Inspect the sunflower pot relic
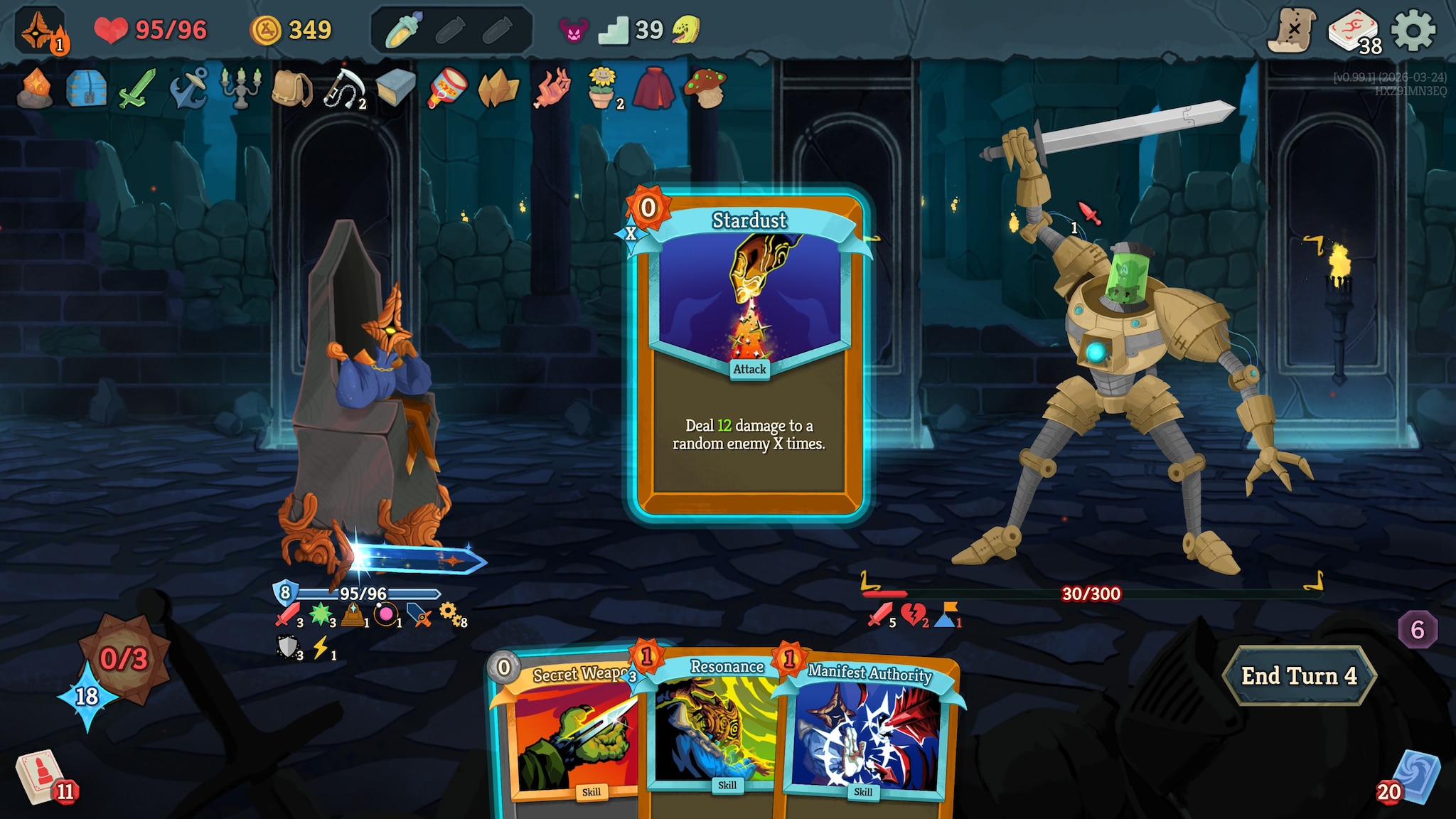1456x819 pixels. (x=602, y=89)
